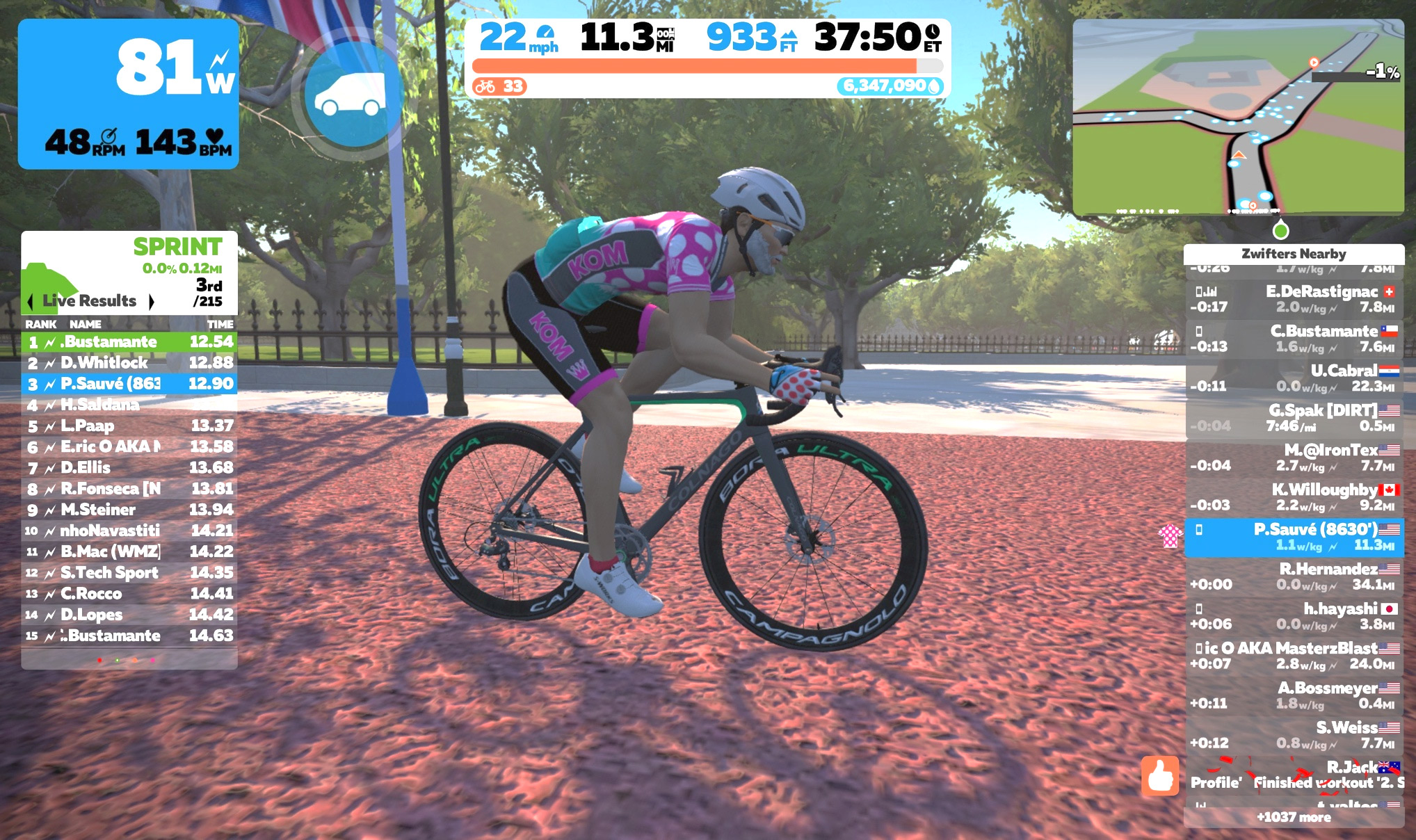Click the left arrow beside Live Results

[x=31, y=301]
